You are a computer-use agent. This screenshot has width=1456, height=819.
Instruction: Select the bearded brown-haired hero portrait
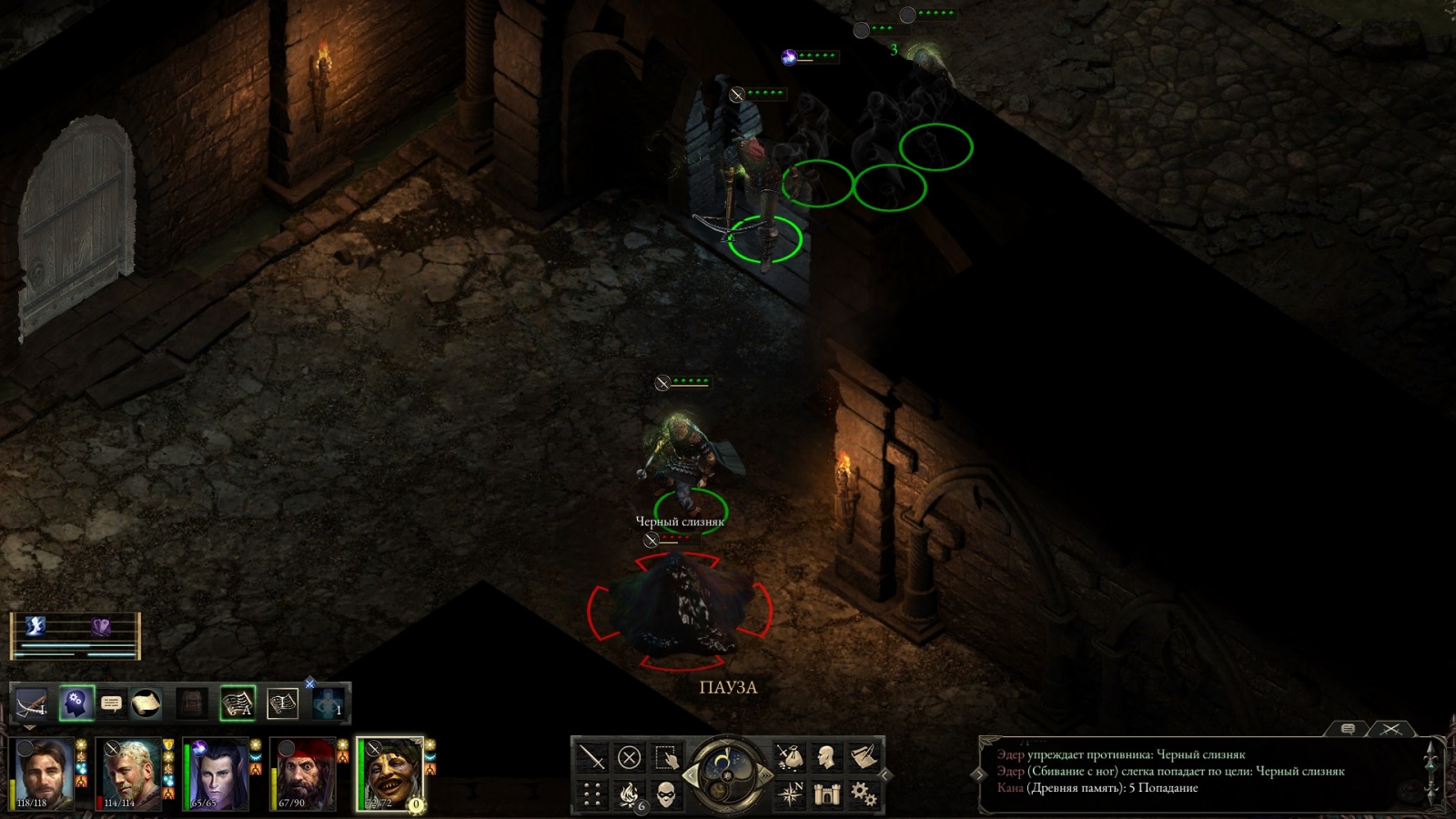tap(43, 774)
